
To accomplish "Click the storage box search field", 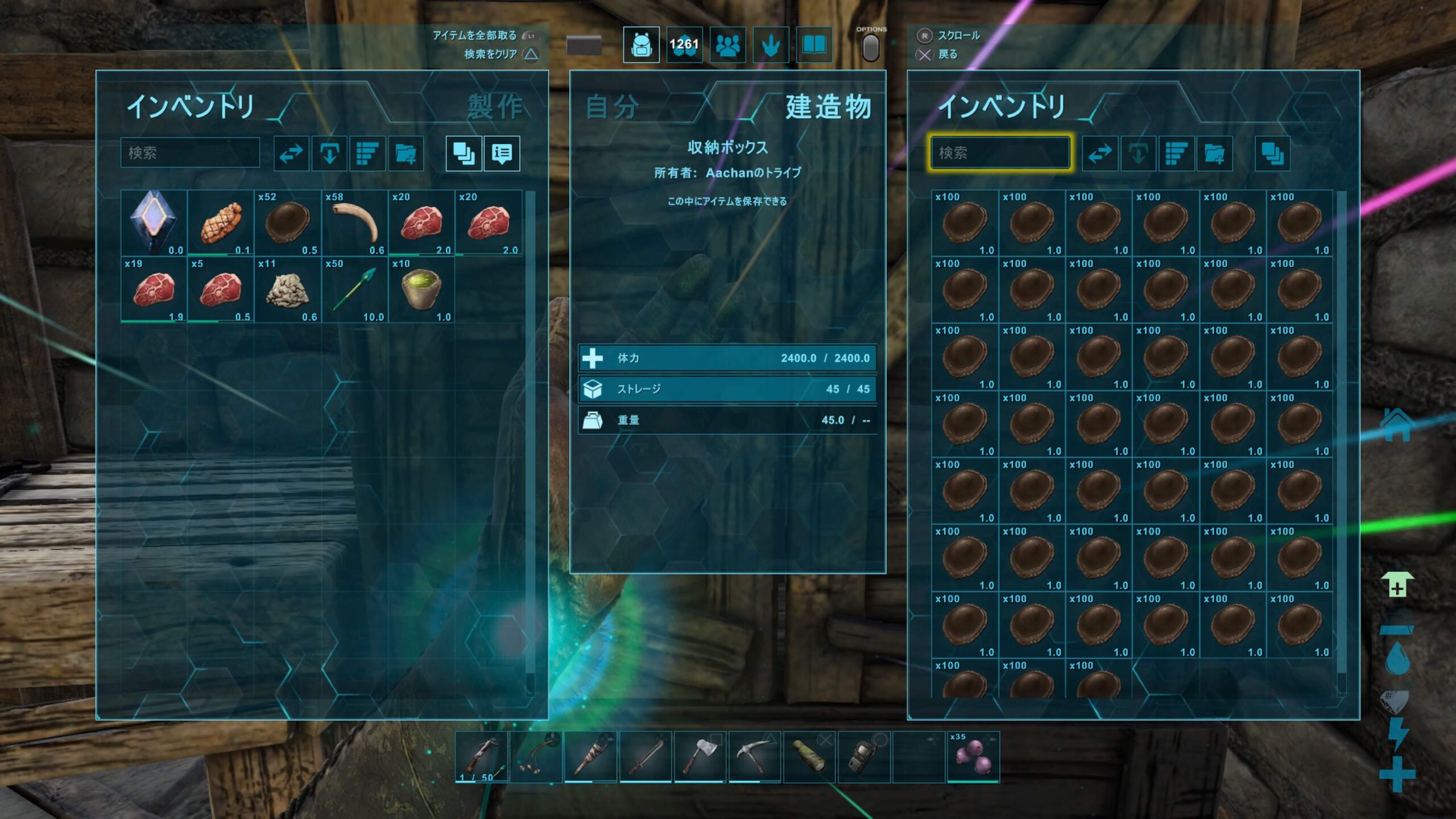I will tap(1000, 152).
